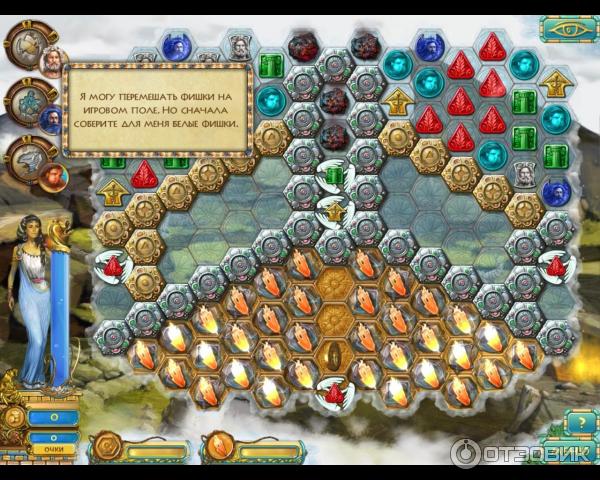Click the gold coin bonus medallion
Image resolution: width=600 pixels, height=480 pixels.
[x=106, y=446]
